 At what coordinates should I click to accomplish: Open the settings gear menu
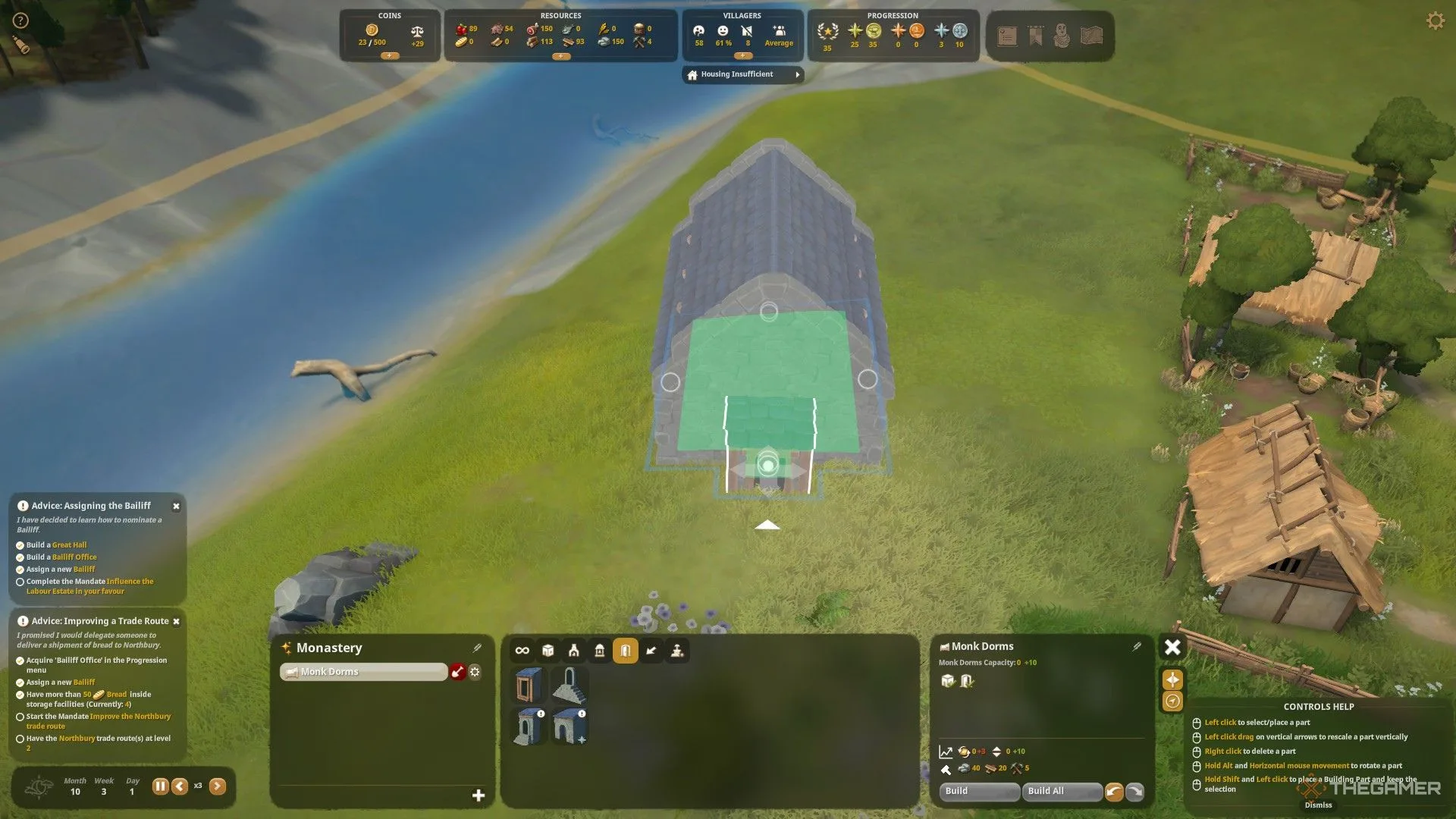[x=1435, y=20]
